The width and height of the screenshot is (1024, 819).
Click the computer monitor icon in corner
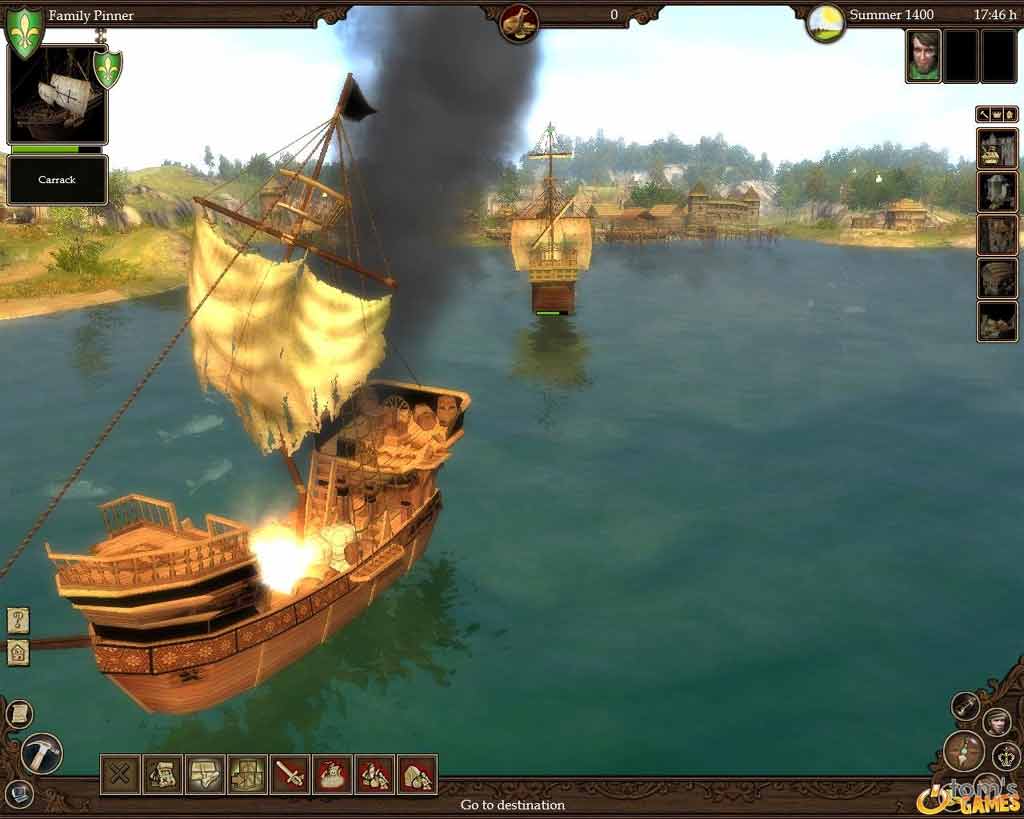click(x=18, y=794)
